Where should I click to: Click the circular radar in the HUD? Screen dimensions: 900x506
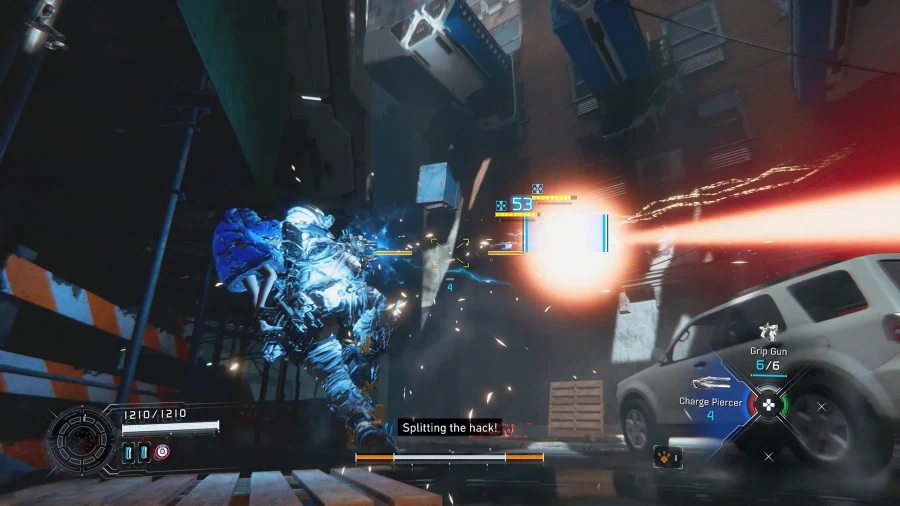(81, 438)
